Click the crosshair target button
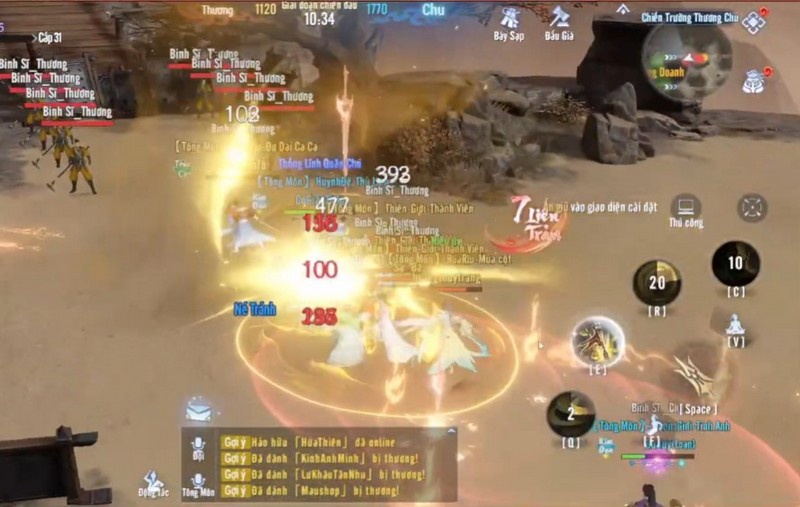Screen dimensions: 800x507 point(752,208)
